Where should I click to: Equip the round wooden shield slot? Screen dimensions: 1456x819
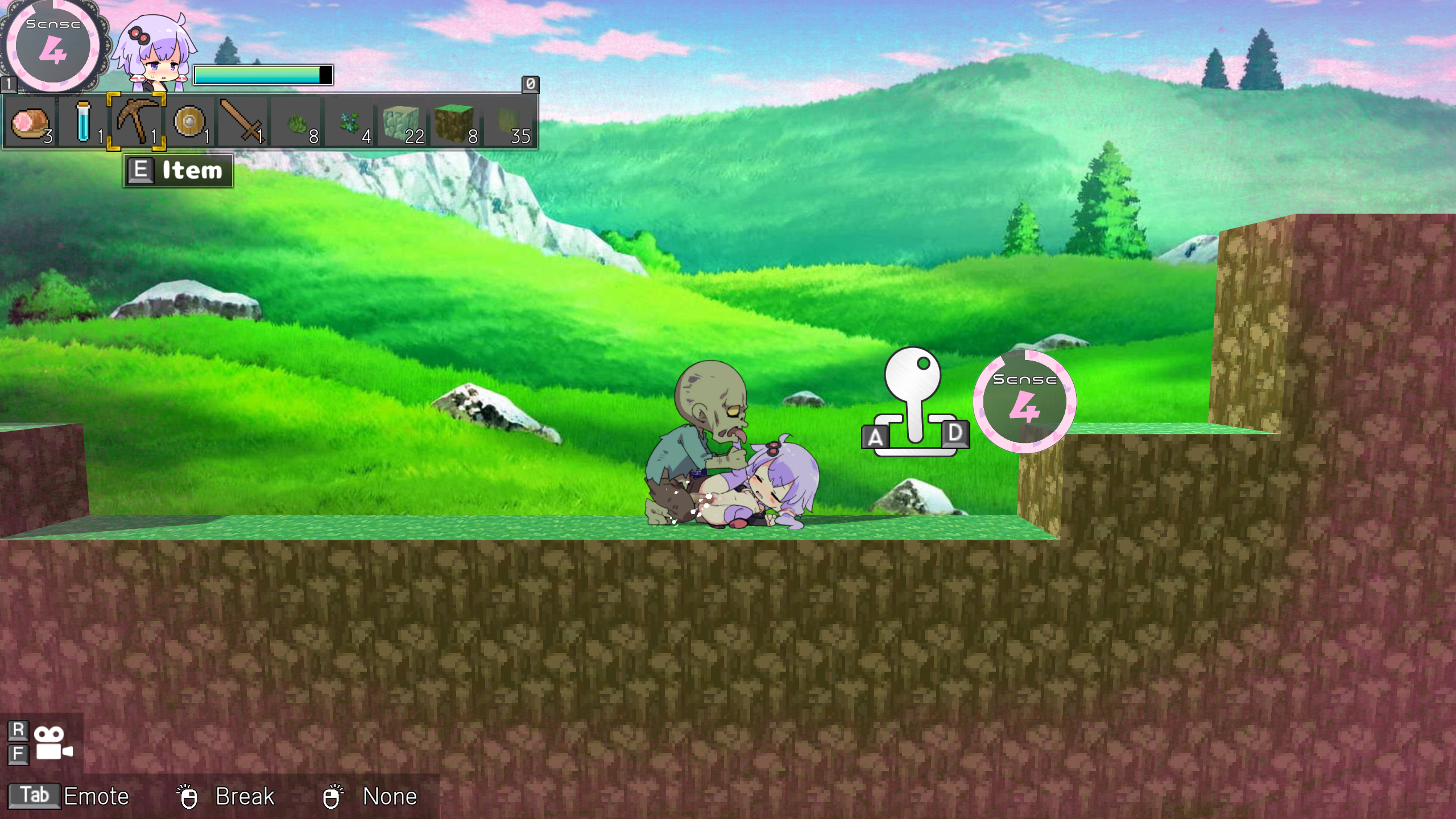click(x=189, y=122)
